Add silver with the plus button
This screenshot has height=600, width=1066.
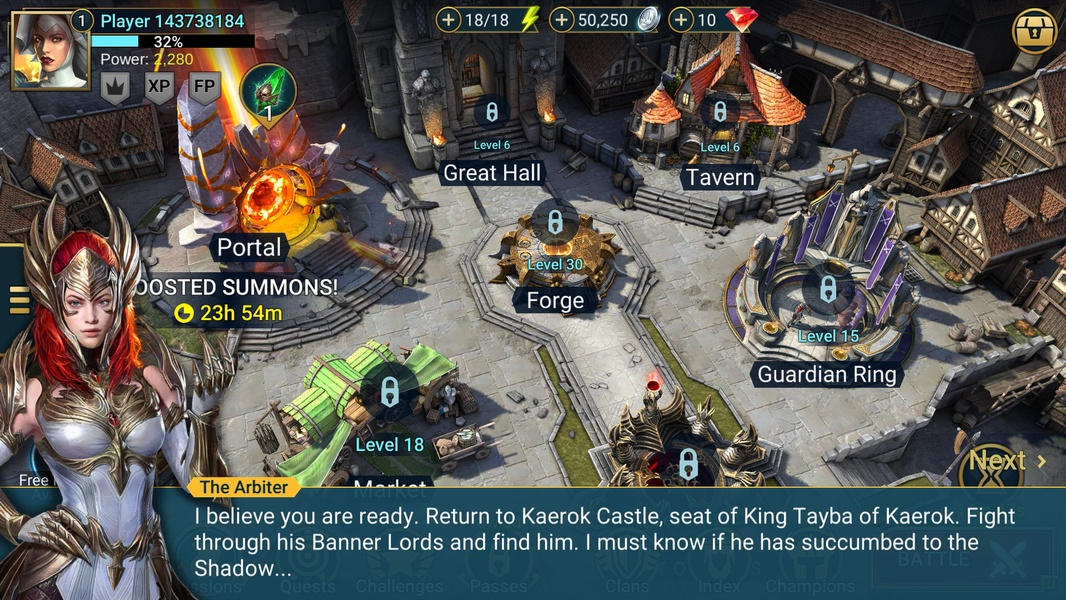tap(562, 20)
